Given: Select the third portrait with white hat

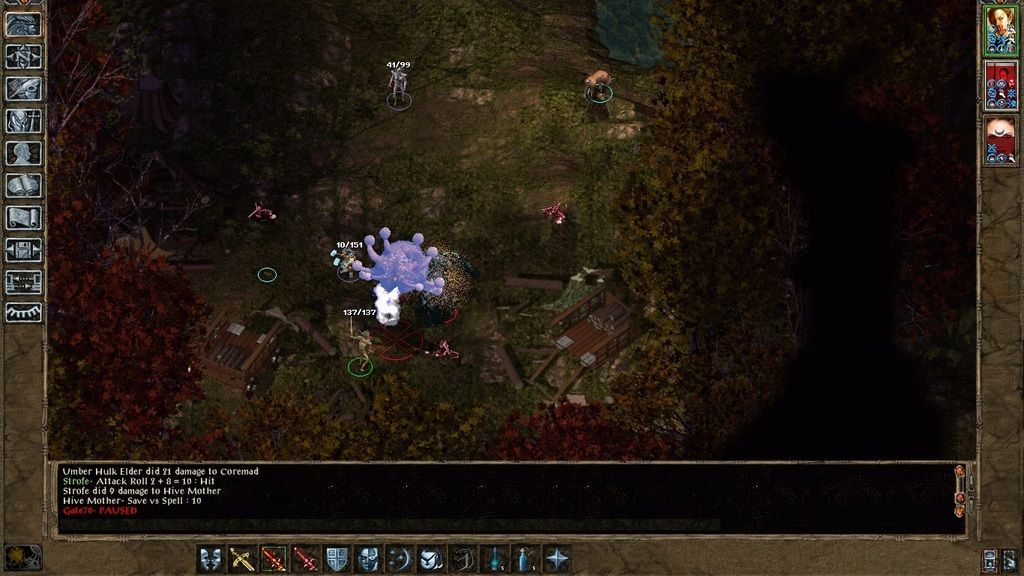Looking at the screenshot, I should click(x=1000, y=140).
